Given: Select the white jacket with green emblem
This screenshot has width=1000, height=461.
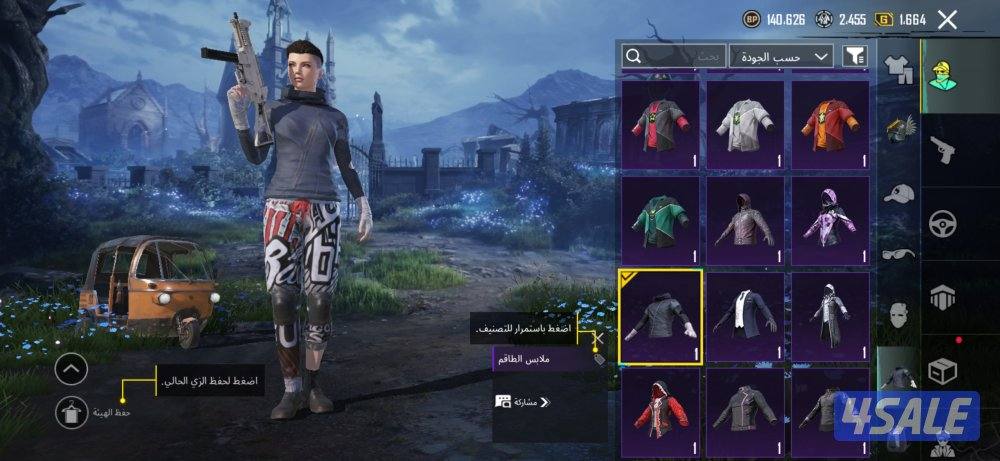Looking at the screenshot, I should pyautogui.click(x=745, y=124).
